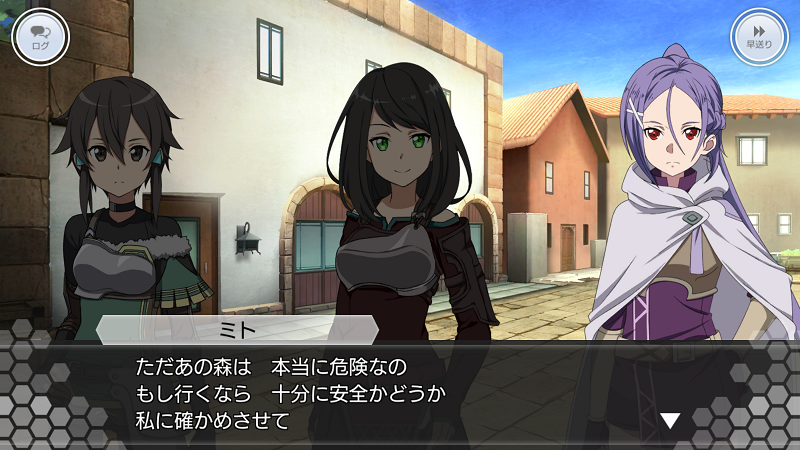This screenshot has height=450, width=800.
Task: Activate the fast-forward (早送り) button
Action: point(759,38)
